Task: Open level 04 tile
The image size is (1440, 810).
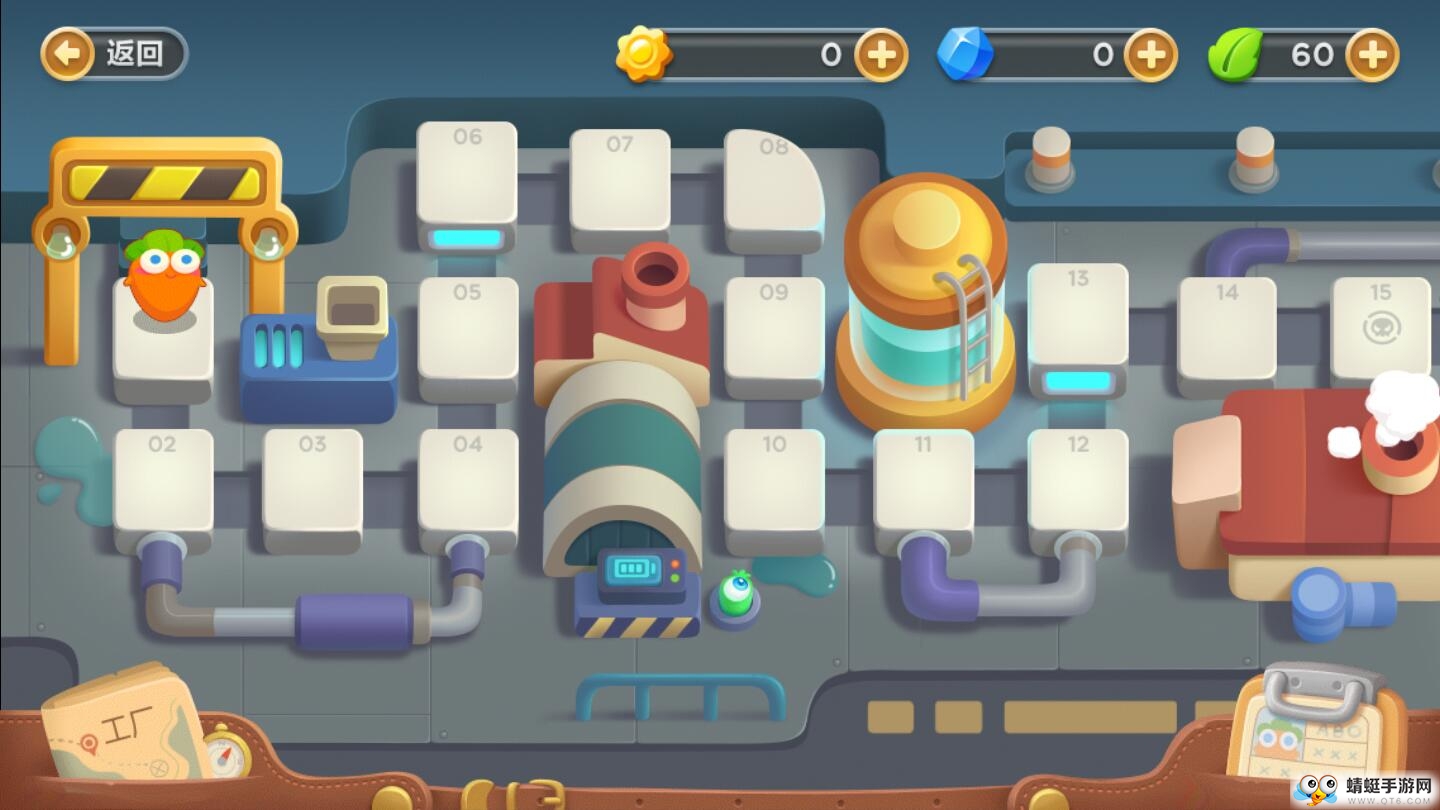Action: 468,484
